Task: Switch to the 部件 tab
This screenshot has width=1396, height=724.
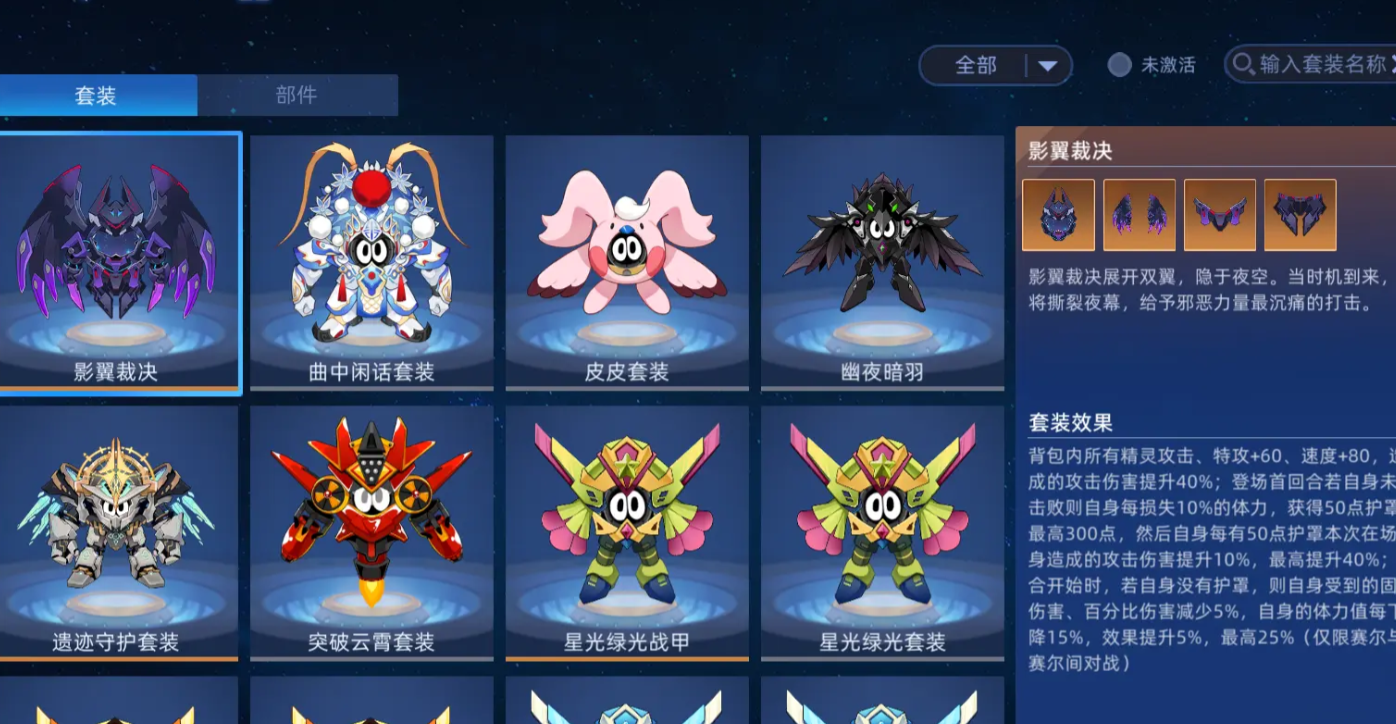Action: pyautogui.click(x=297, y=96)
